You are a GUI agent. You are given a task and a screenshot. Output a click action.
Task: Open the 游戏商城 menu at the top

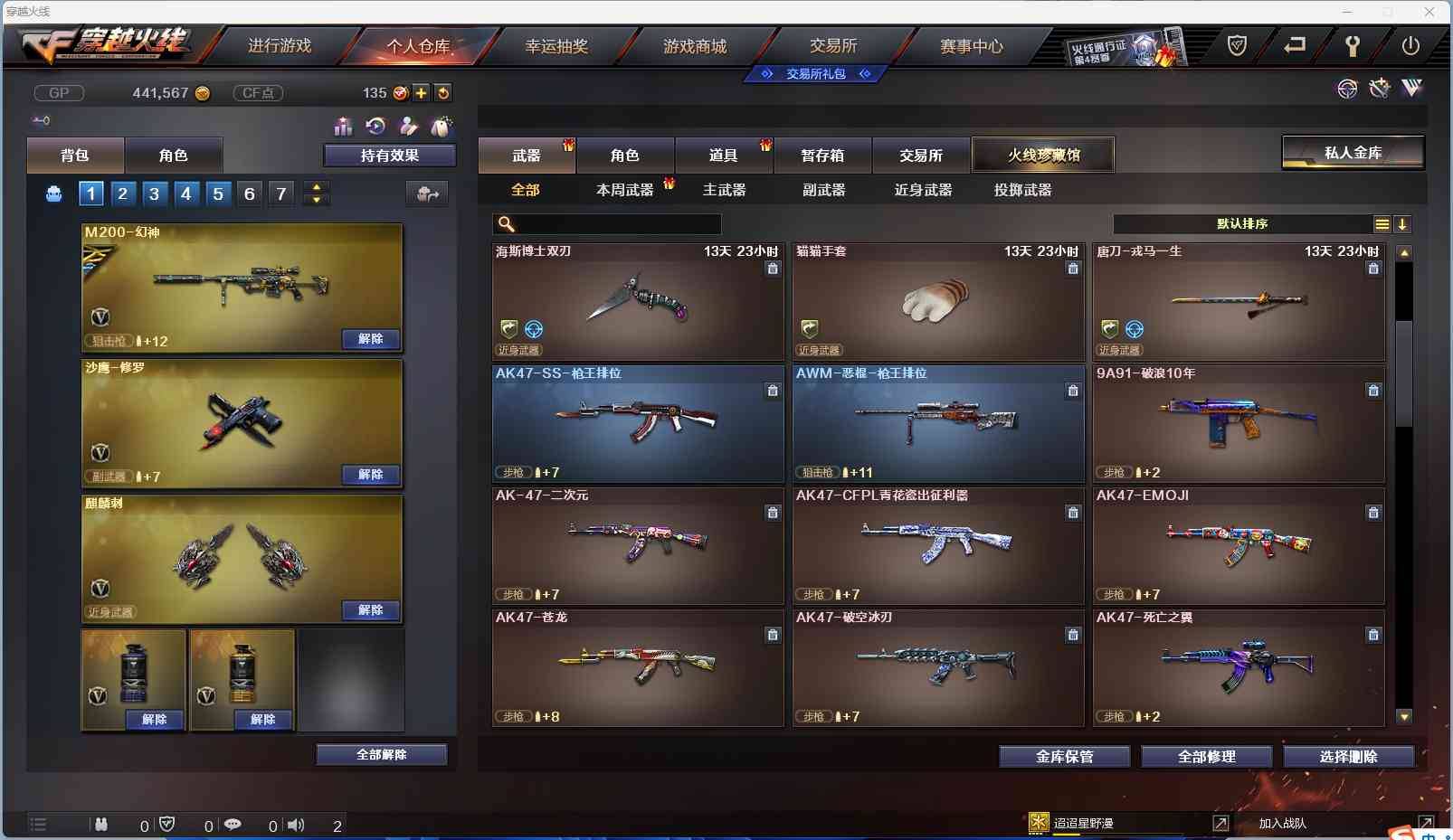694,45
